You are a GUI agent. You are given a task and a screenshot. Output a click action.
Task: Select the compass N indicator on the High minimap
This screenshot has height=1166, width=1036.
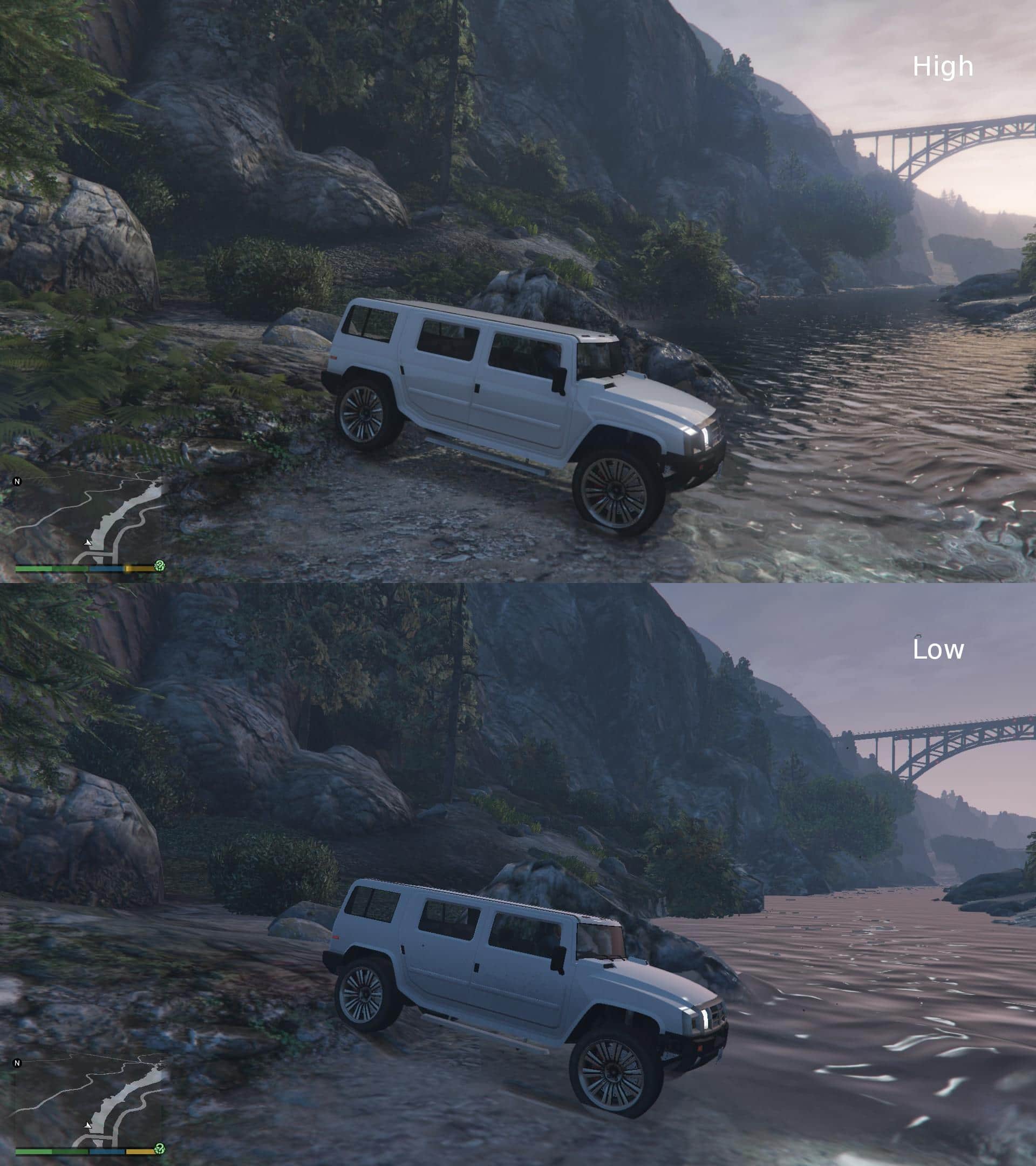click(x=17, y=482)
